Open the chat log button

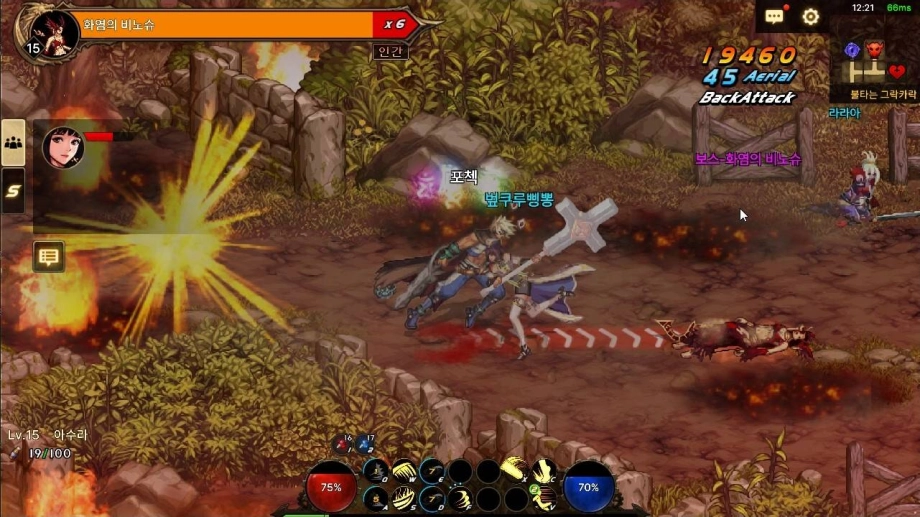pyautogui.click(x=48, y=257)
